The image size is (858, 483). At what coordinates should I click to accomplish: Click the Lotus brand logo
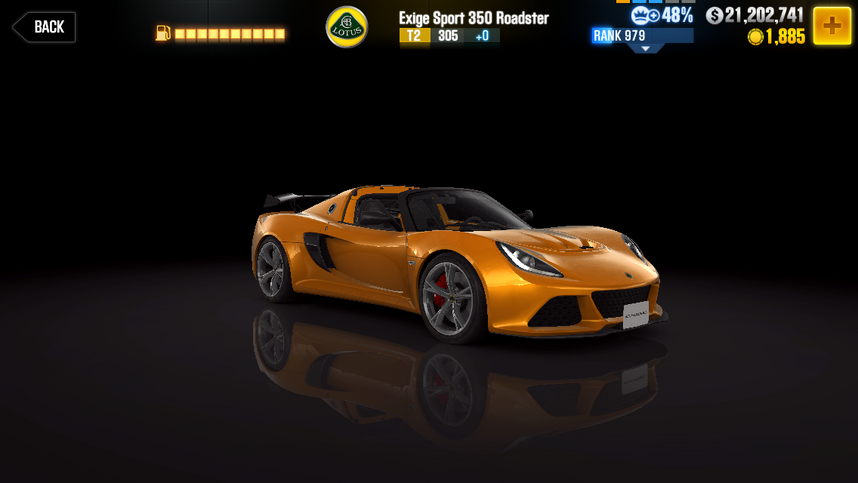point(347,27)
